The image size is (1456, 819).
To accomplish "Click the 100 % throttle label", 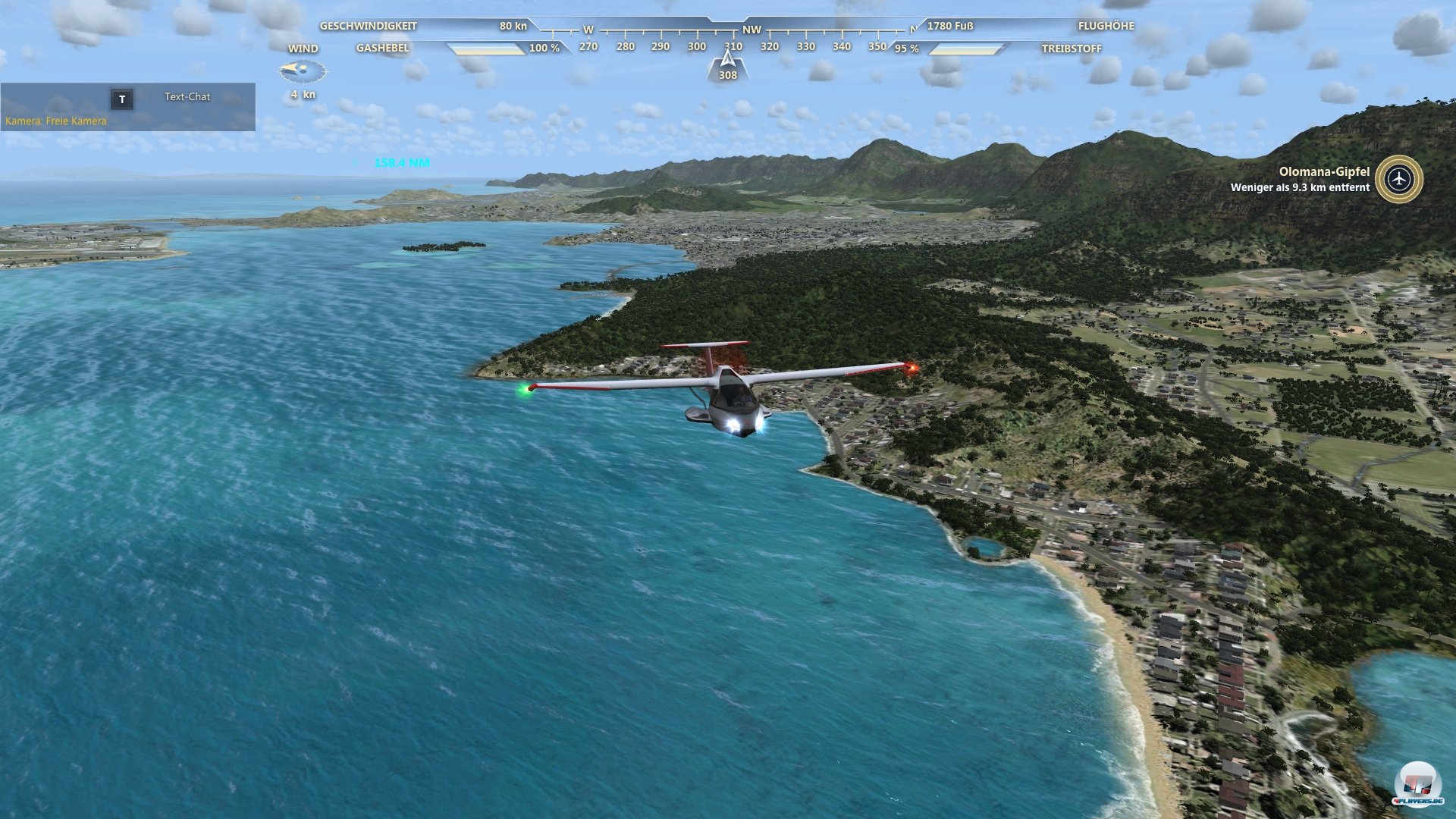I will 544,47.
